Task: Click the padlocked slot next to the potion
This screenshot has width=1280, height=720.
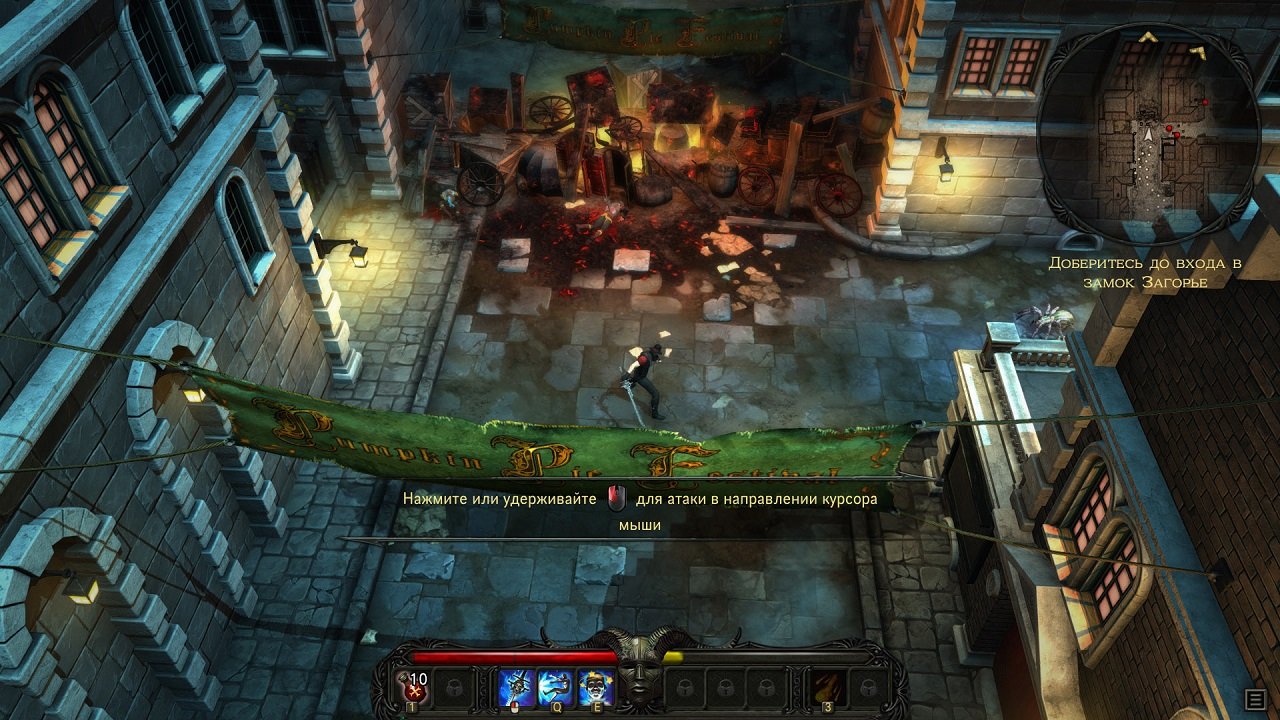Action: coord(455,687)
